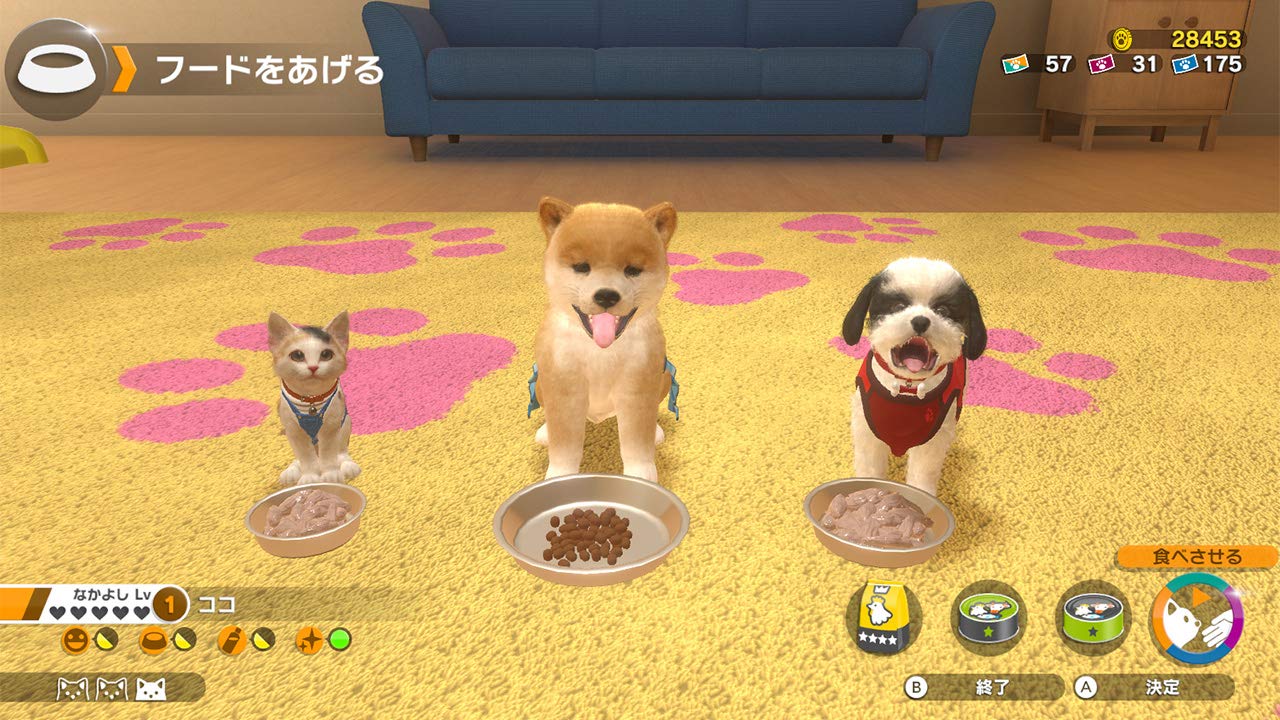Select the white cat face pet tab
Image resolution: width=1280 pixels, height=720 pixels.
coord(151,691)
